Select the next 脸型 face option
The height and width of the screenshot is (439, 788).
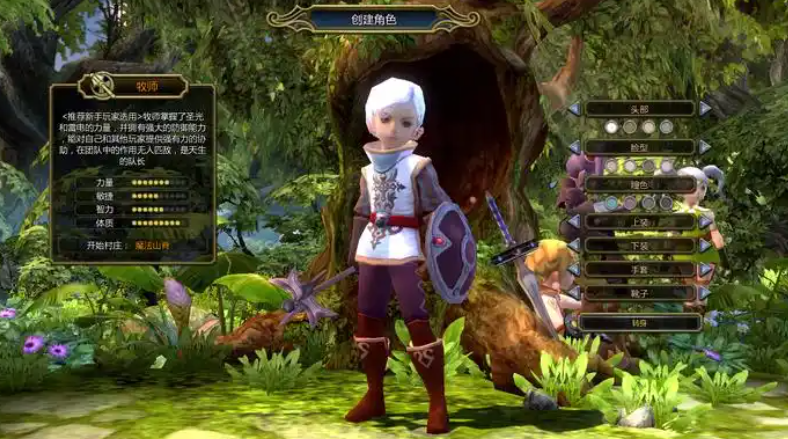705,146
